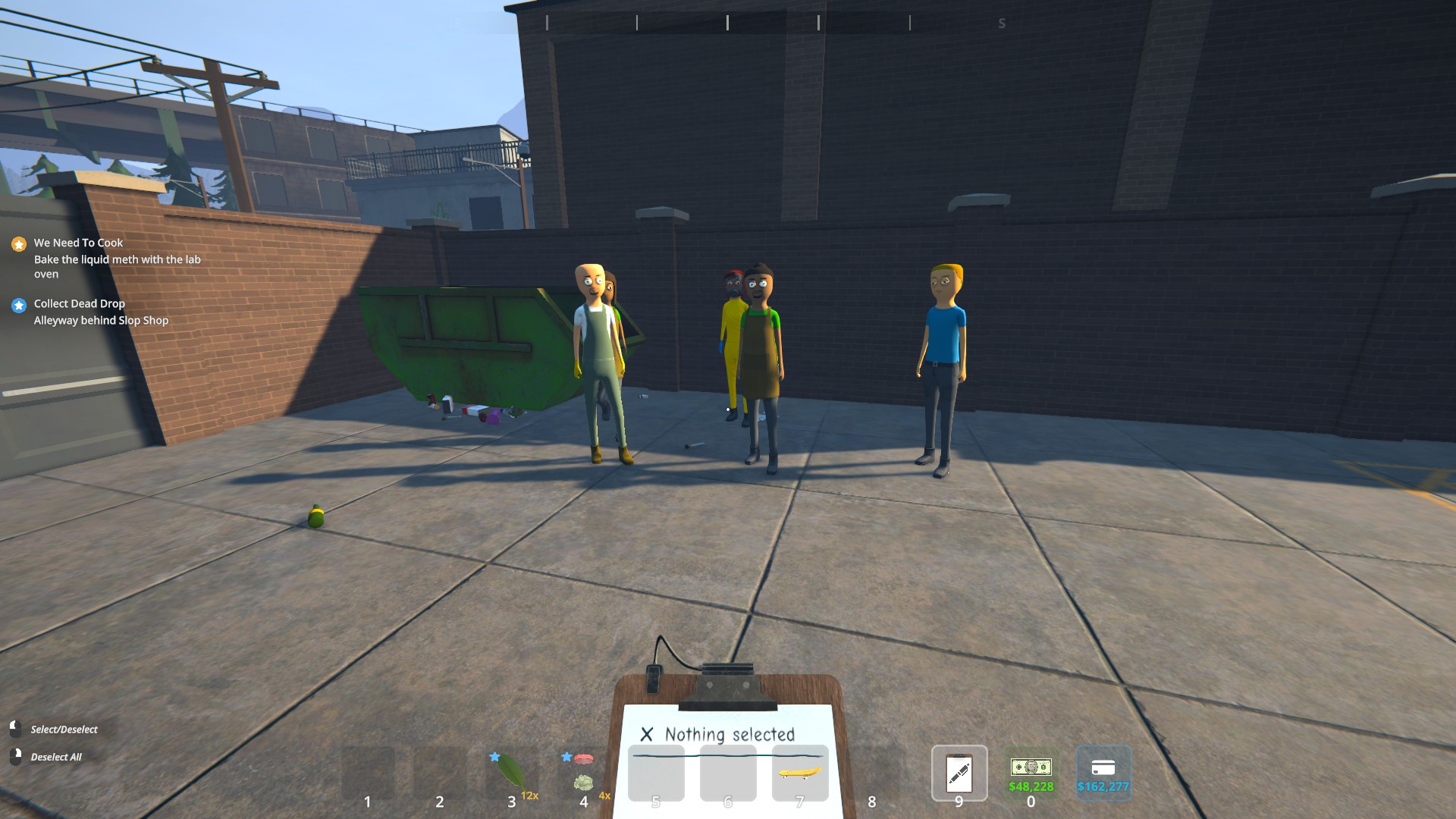Click the X next to Nothing selected
Screen dimensions: 1456x819
(648, 734)
